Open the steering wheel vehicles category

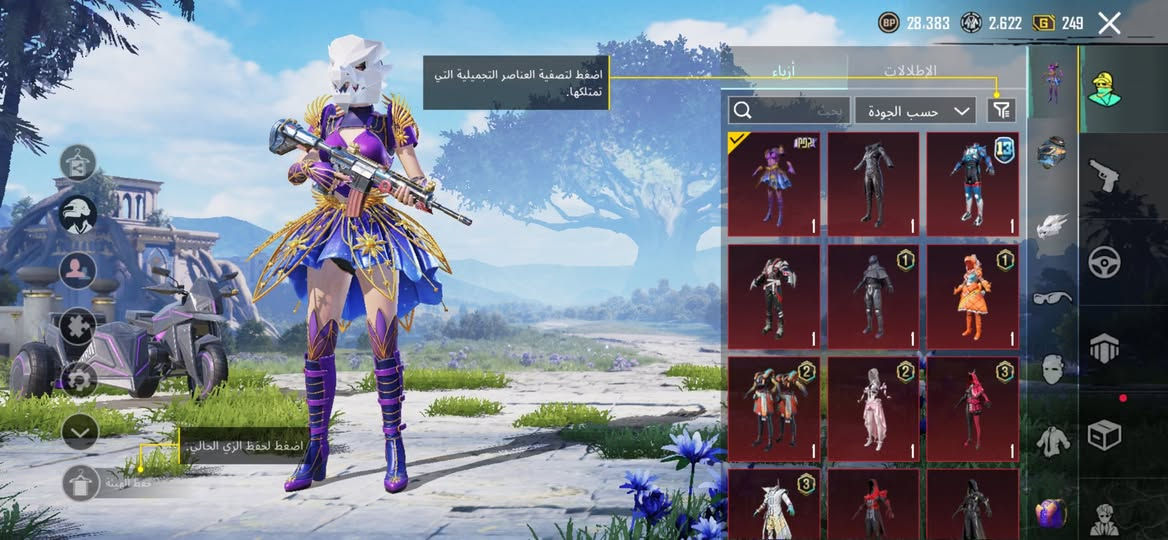coord(1104,262)
